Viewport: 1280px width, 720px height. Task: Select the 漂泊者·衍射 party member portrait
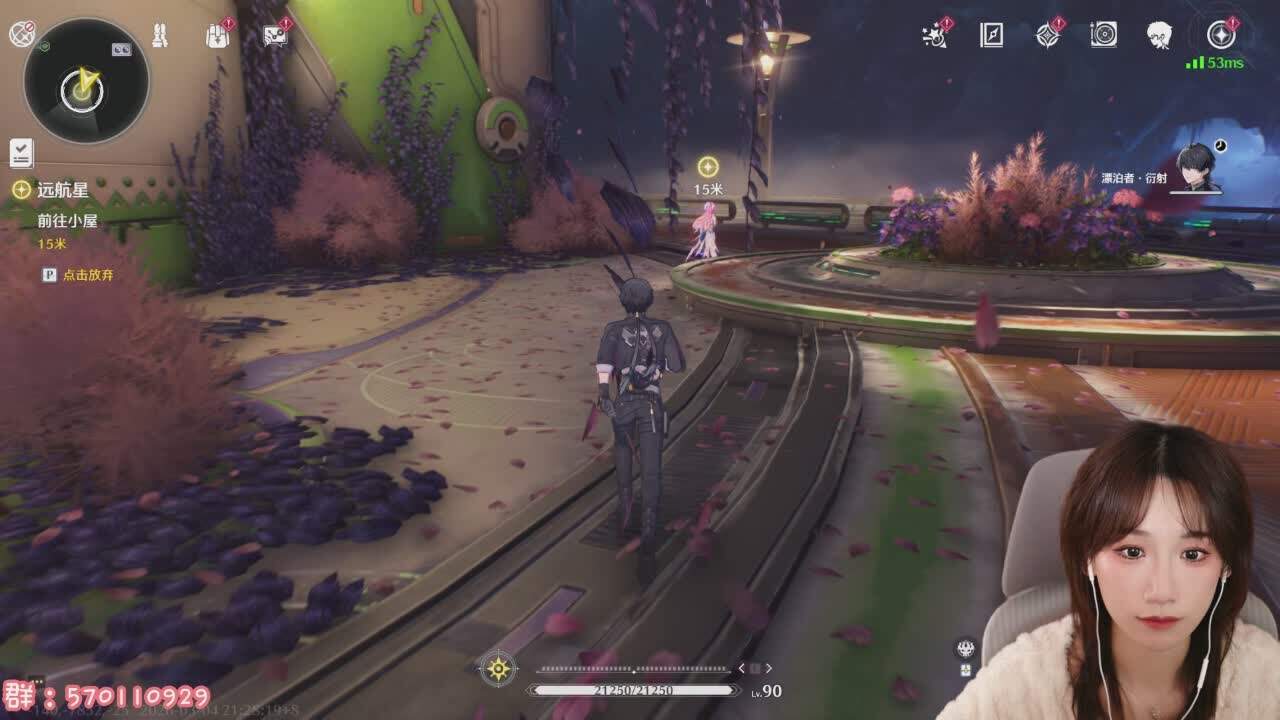click(x=1196, y=167)
